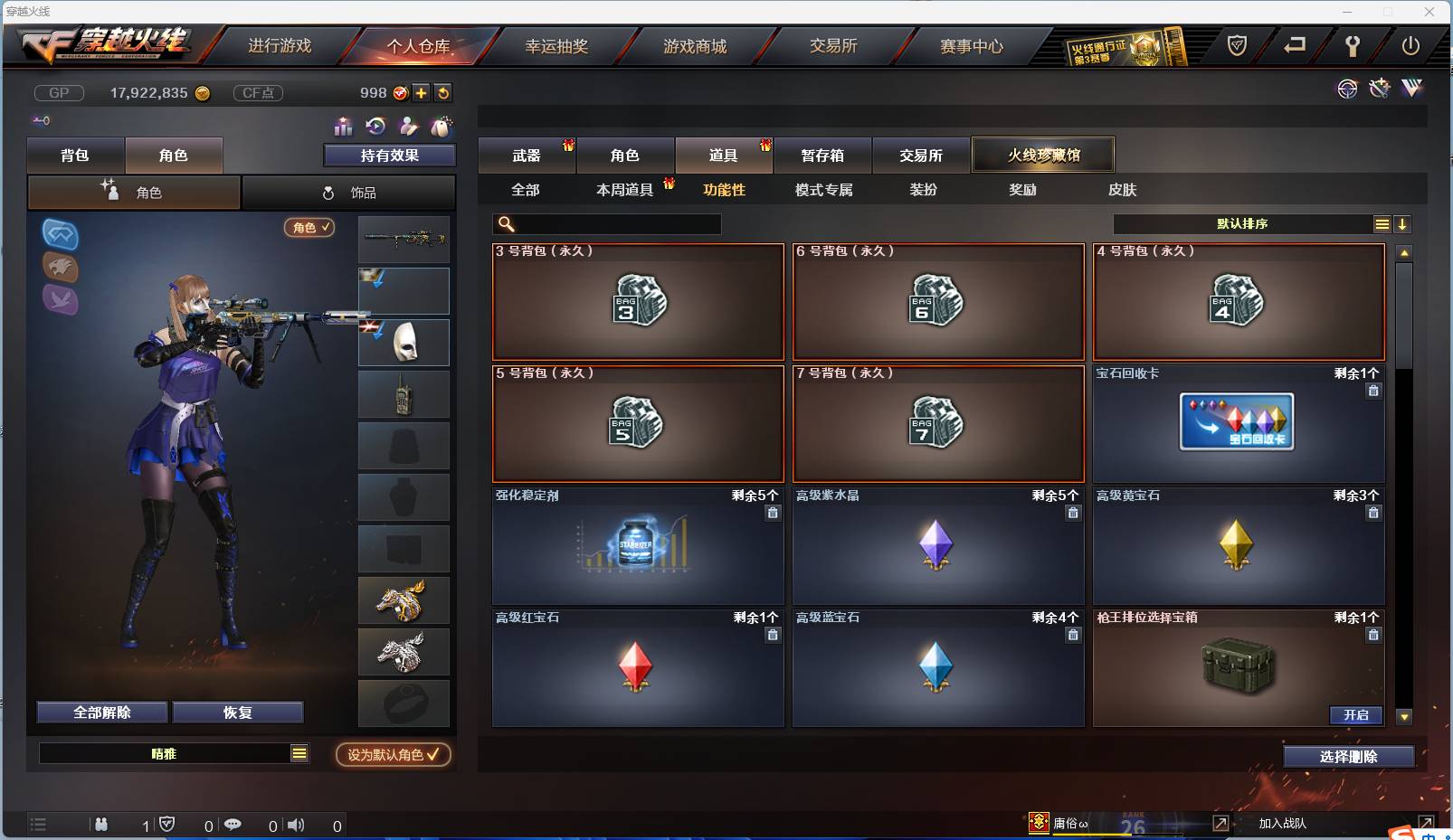
Task: Open the list menu beside the 陌雅 name field
Action: point(299,752)
